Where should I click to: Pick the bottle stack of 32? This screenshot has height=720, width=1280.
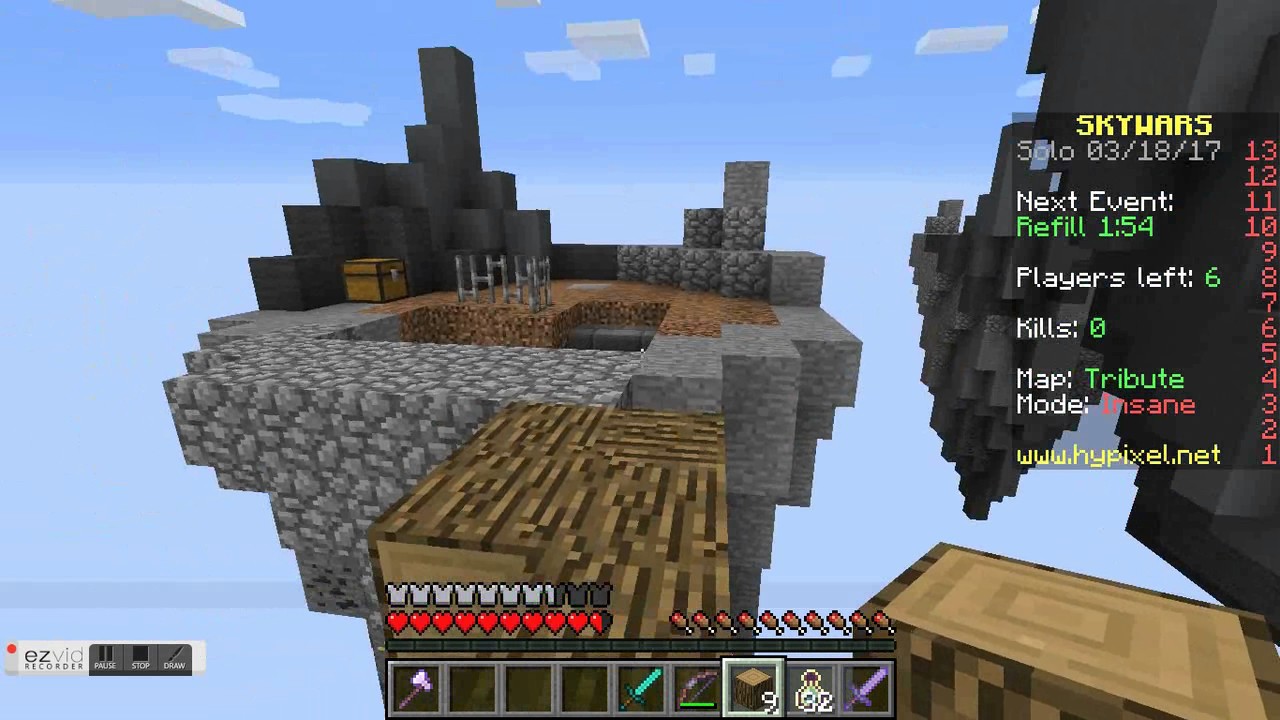810,688
